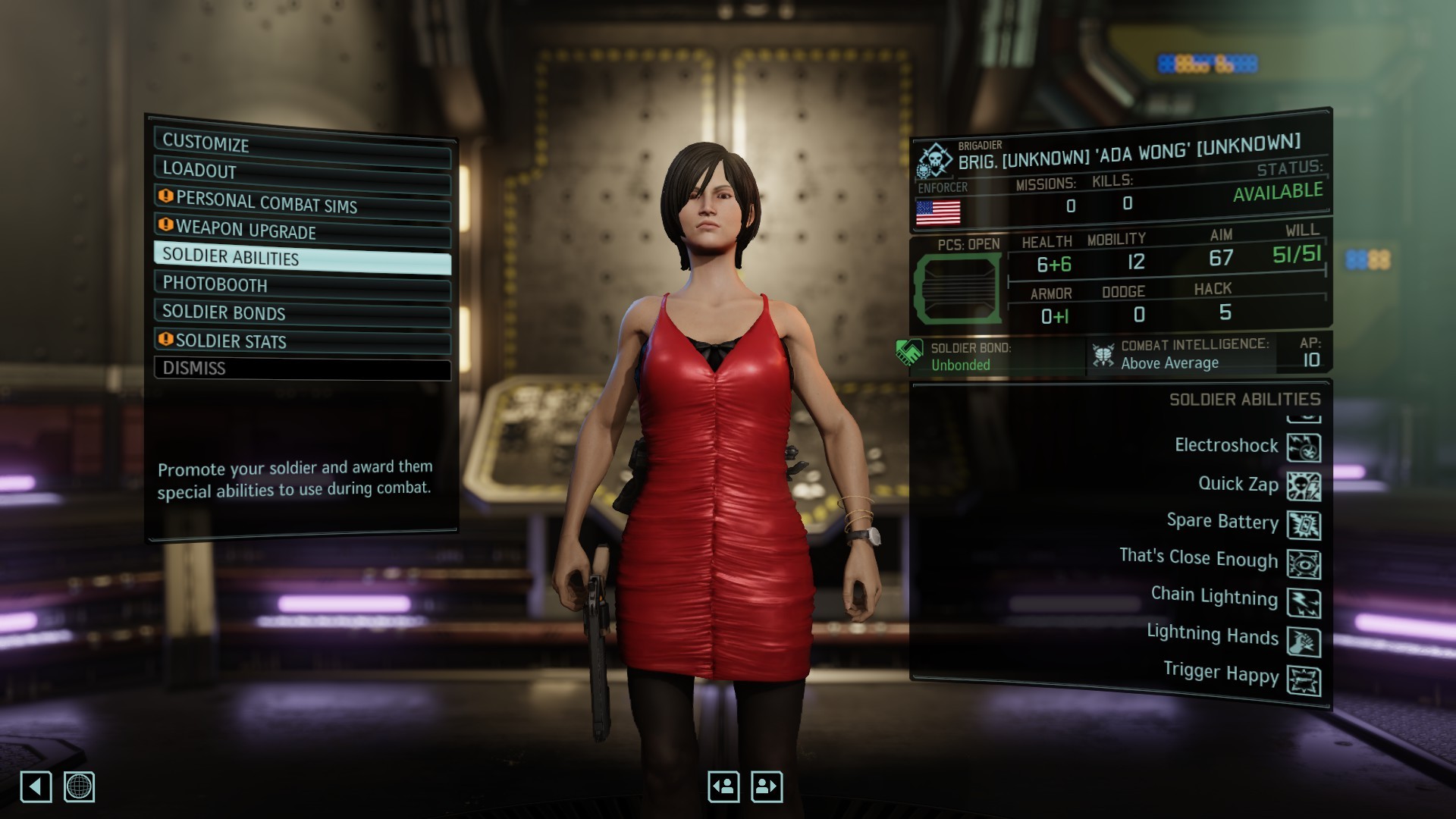
Task: Select the Electroshock ability icon
Action: 1304,447
